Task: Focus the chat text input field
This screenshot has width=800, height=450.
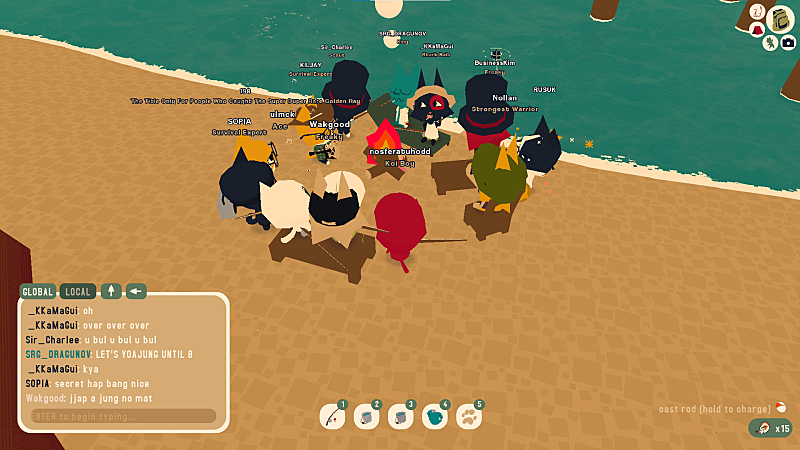Action: (122, 416)
